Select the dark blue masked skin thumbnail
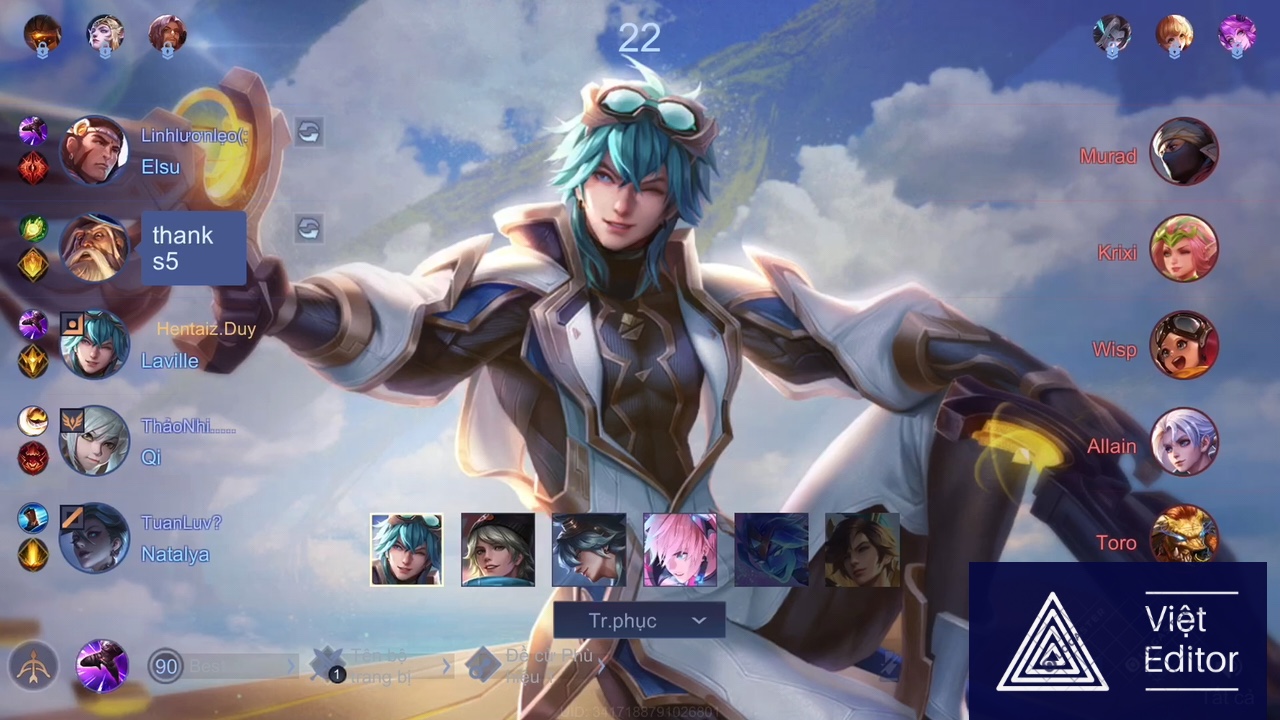1280x720 pixels. tap(771, 549)
